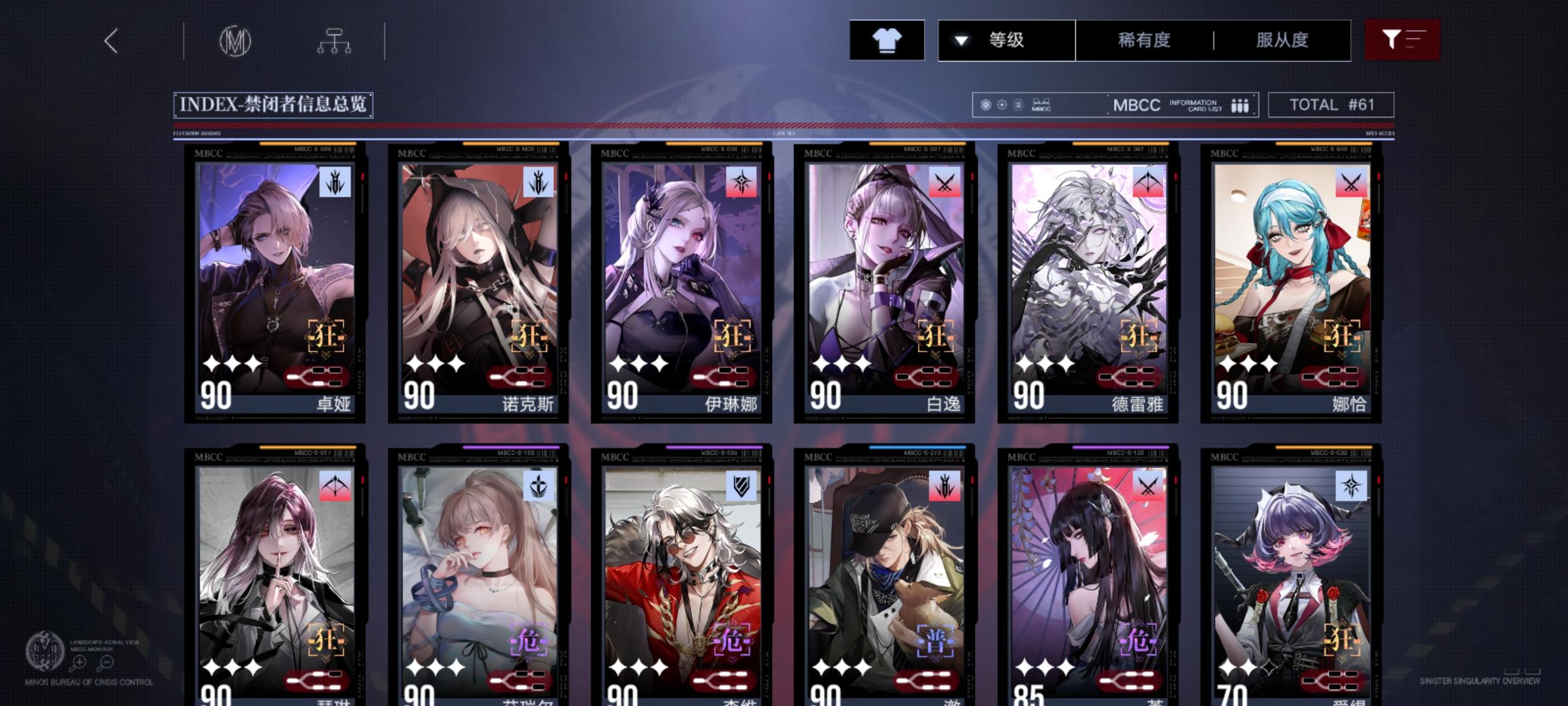This screenshot has height=706, width=1568.
Task: Open the costume/outfit view icon
Action: coord(887,40)
